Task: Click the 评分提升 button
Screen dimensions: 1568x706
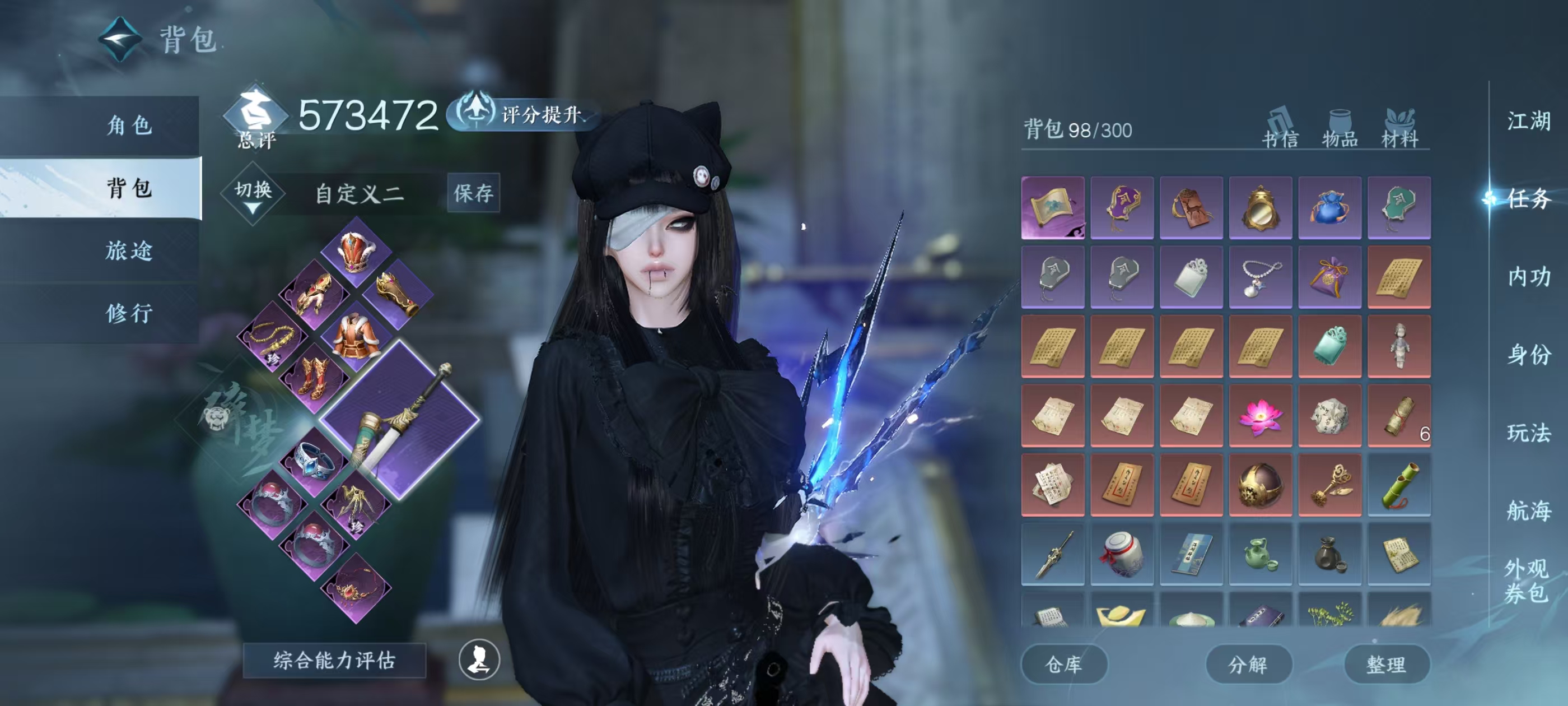Action: pos(525,114)
